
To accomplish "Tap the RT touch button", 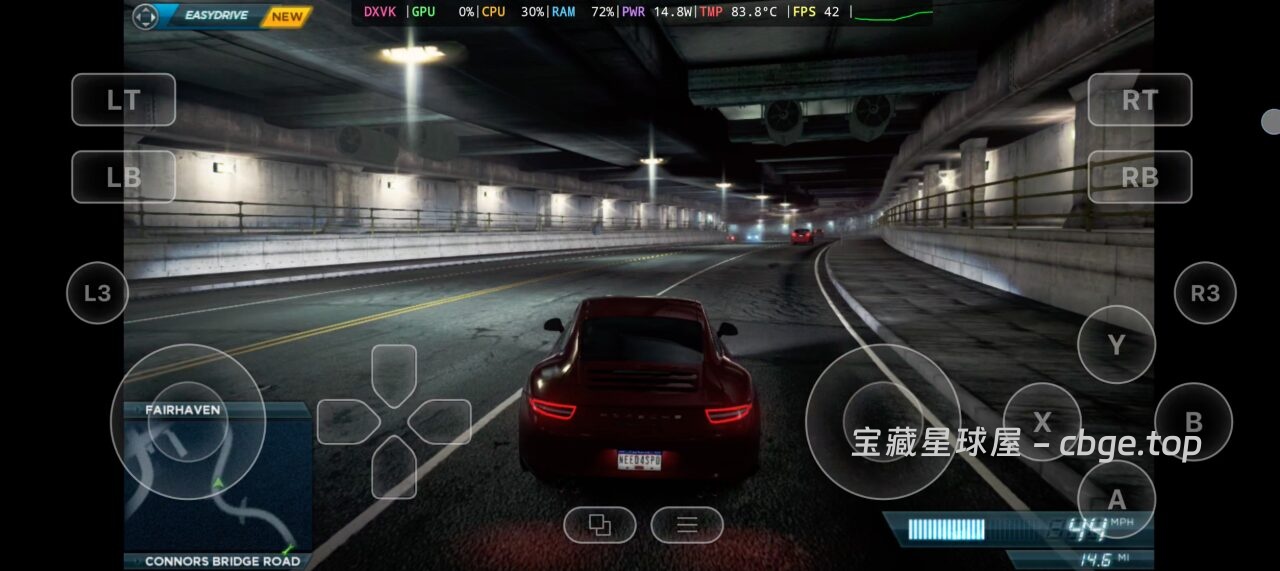I will click(1139, 100).
